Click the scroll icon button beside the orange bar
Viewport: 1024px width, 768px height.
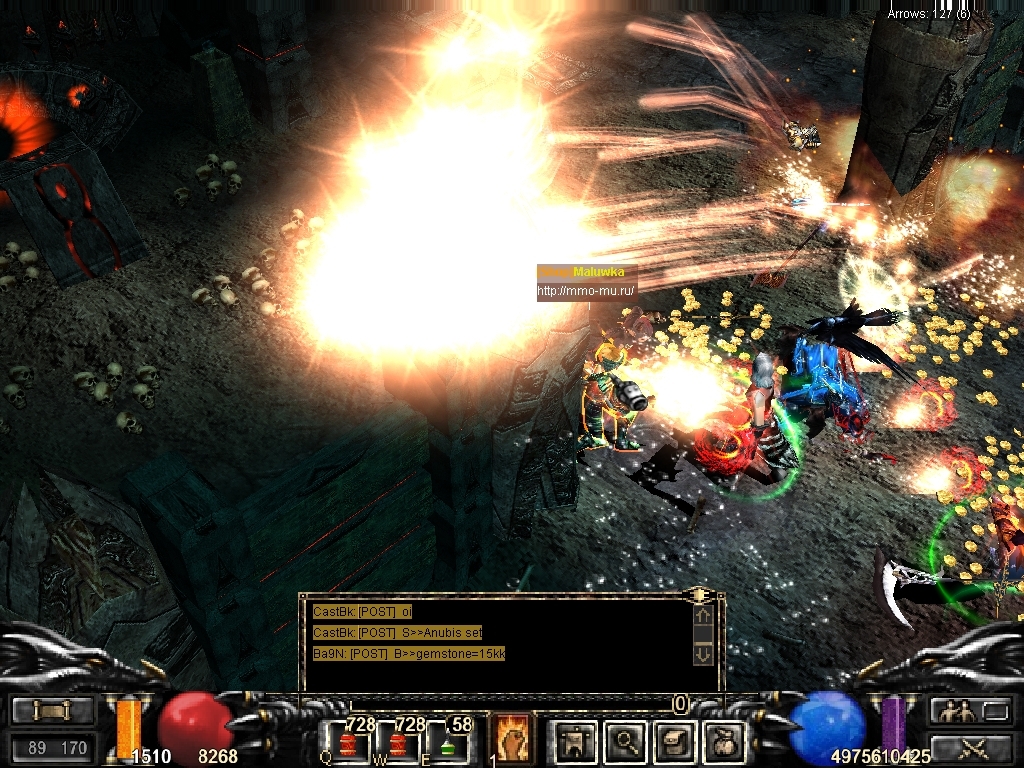click(52, 710)
